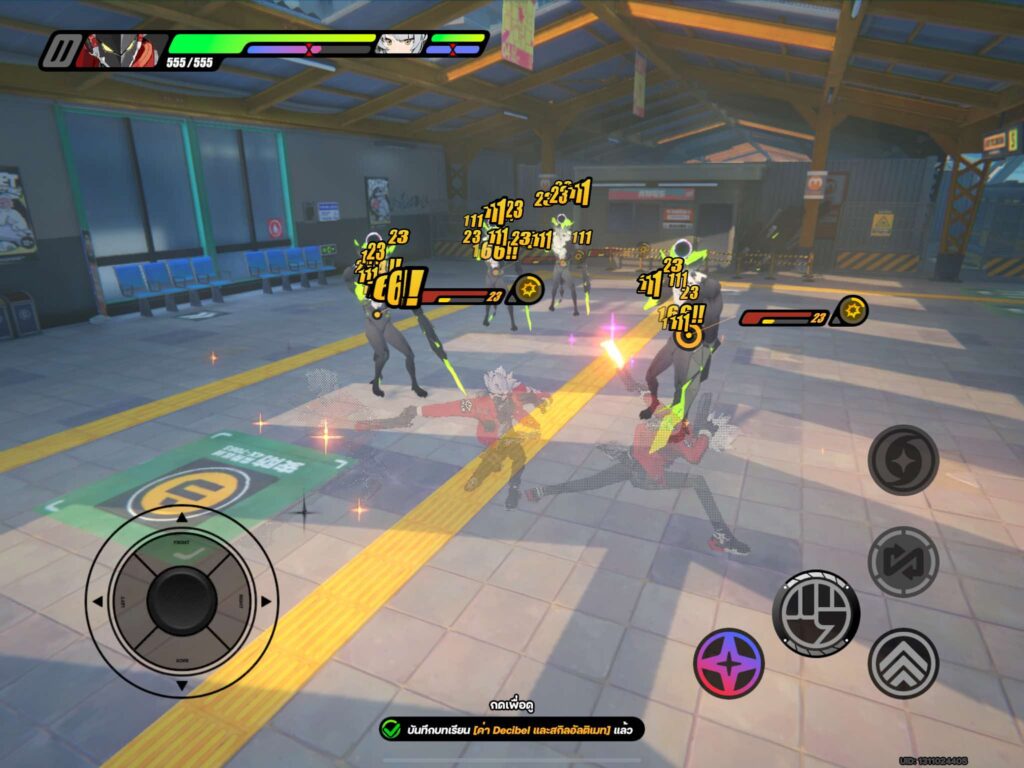Image resolution: width=1024 pixels, height=768 pixels.
Task: Tap the joystick's RIGHT direction segment
Action: [x=237, y=601]
